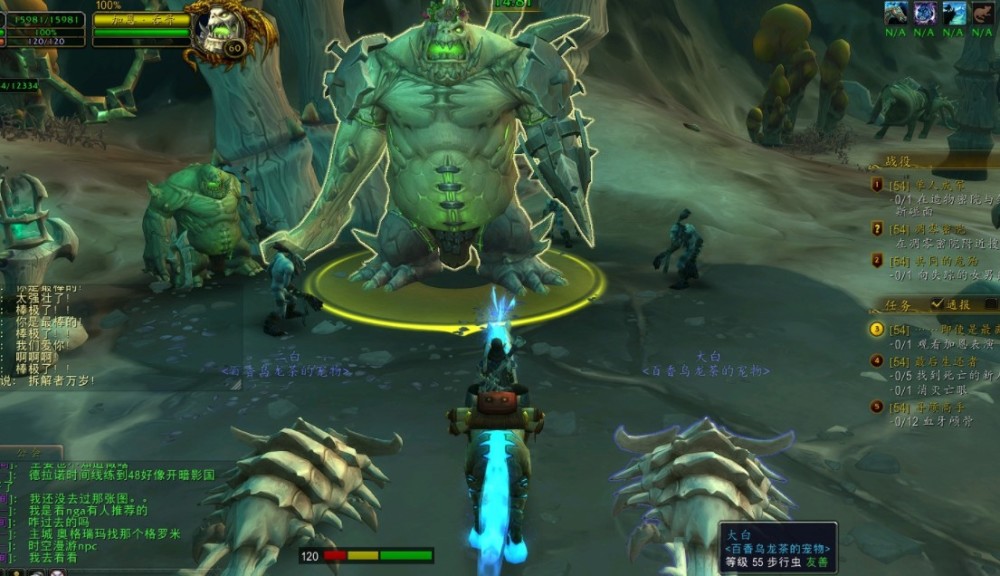Screen dimensions: 1000x576
Task: Toggle the 通报 checkbox in the quest tracker
Action: pyautogui.click(x=937, y=304)
